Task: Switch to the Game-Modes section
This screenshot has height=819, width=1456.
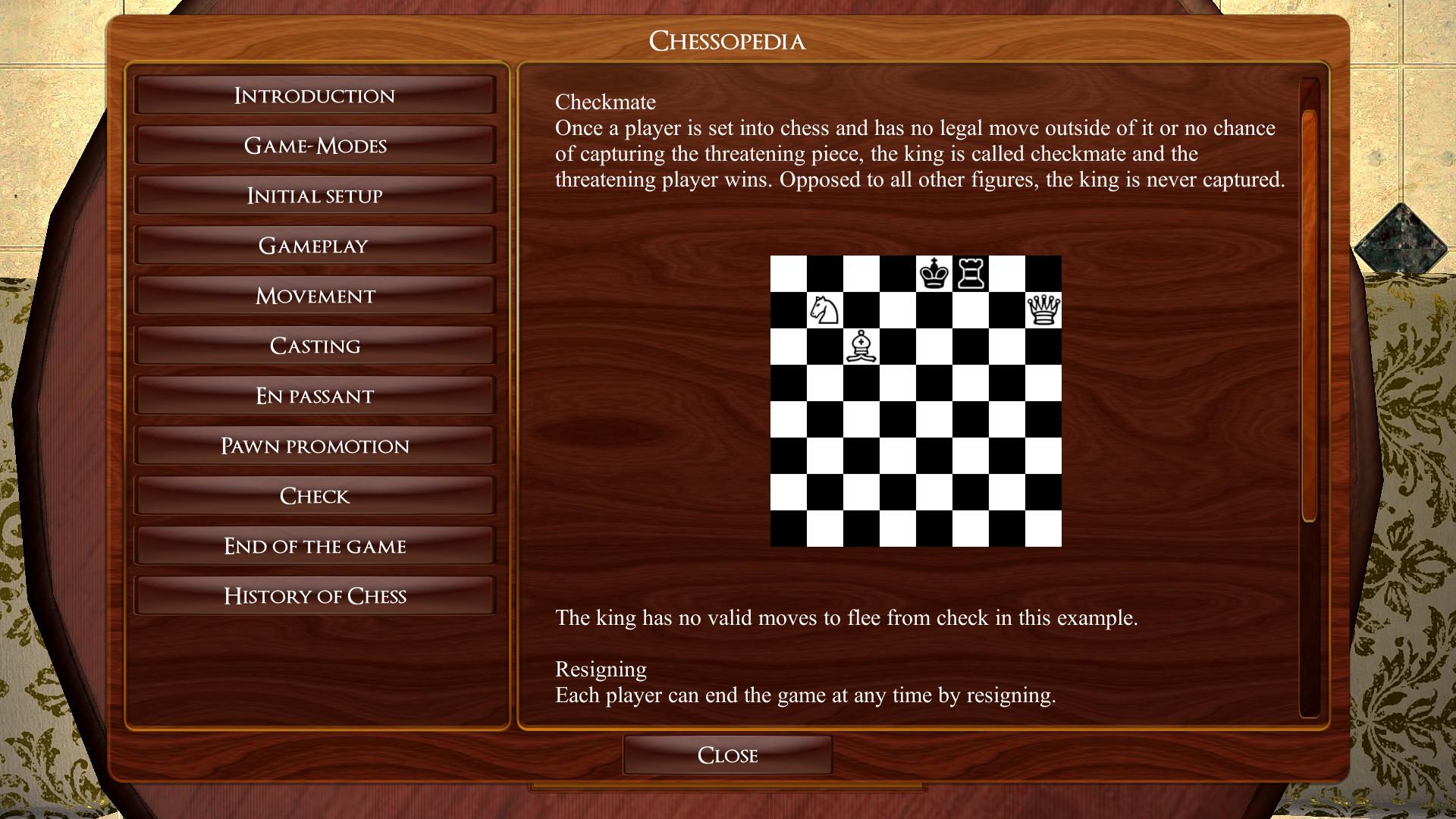Action: click(x=315, y=145)
